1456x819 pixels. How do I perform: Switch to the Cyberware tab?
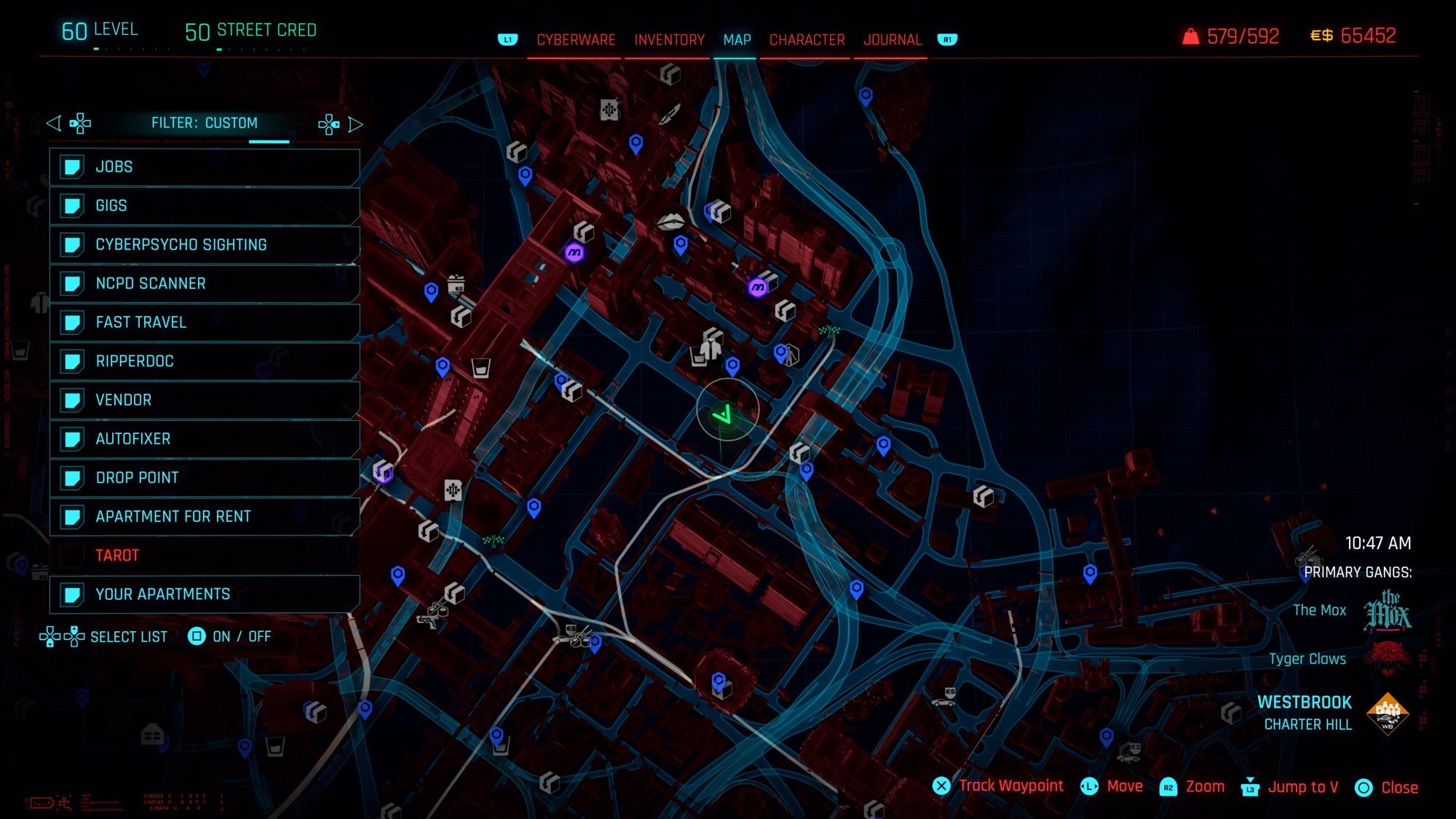[576, 40]
